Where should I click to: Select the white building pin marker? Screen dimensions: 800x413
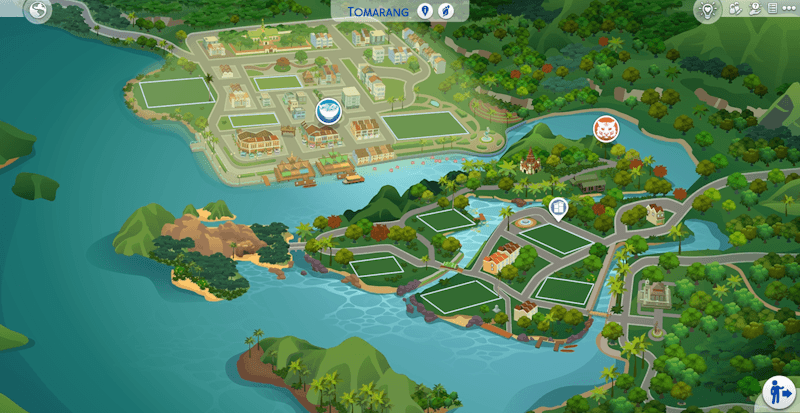click(x=558, y=207)
